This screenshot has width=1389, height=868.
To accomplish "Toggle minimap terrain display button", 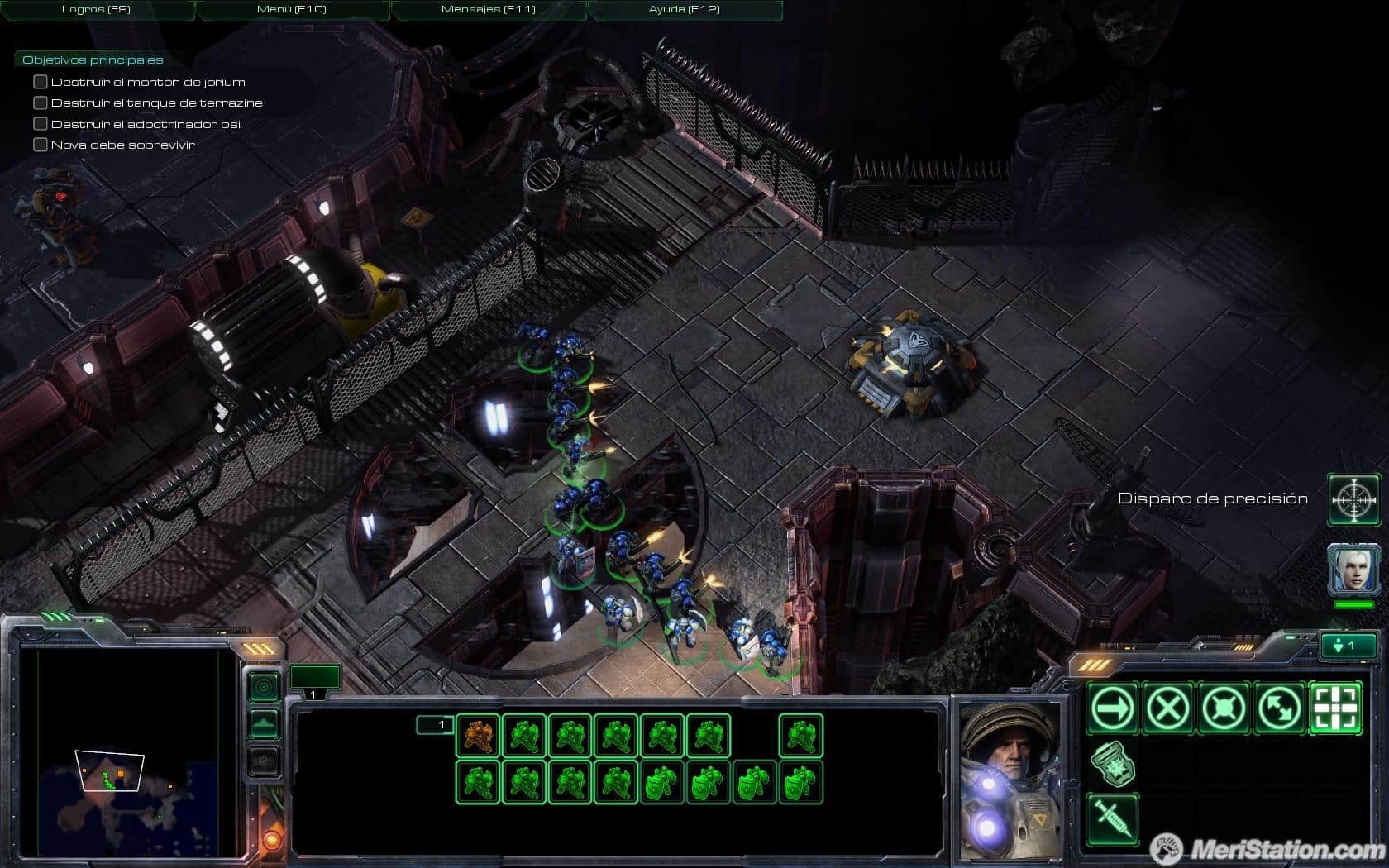I will [265, 723].
